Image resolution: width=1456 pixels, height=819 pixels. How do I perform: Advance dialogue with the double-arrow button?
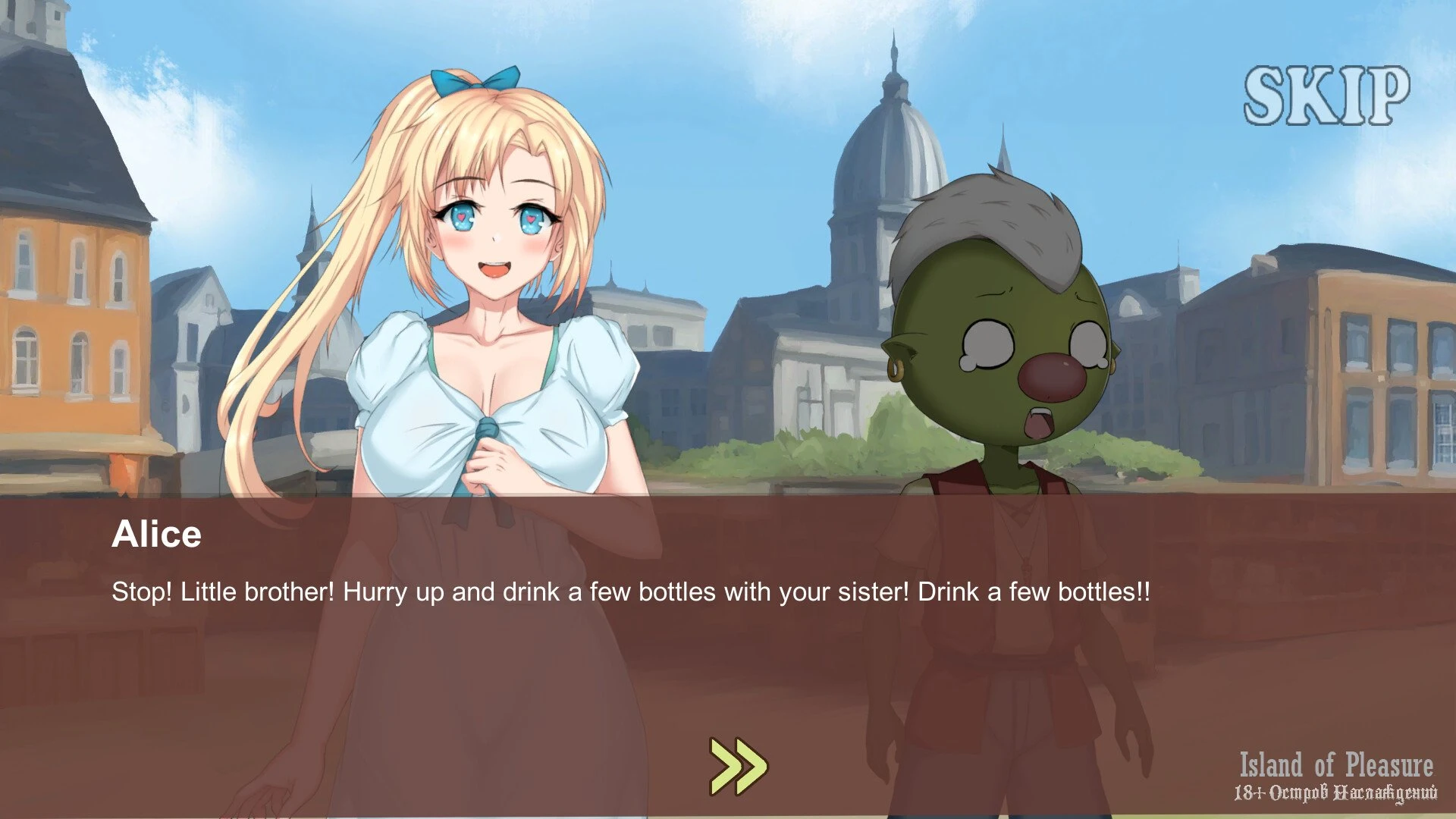coord(738,766)
